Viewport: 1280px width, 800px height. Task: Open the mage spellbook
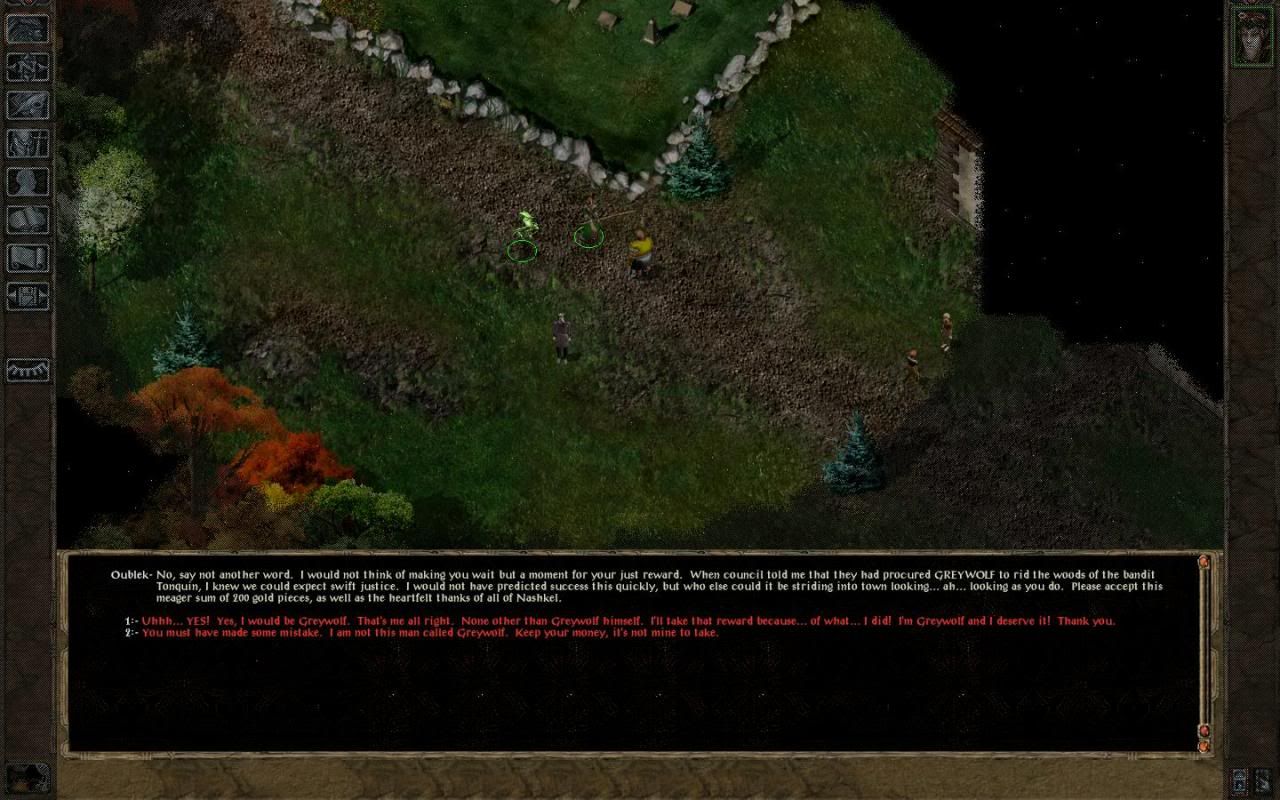(27, 219)
